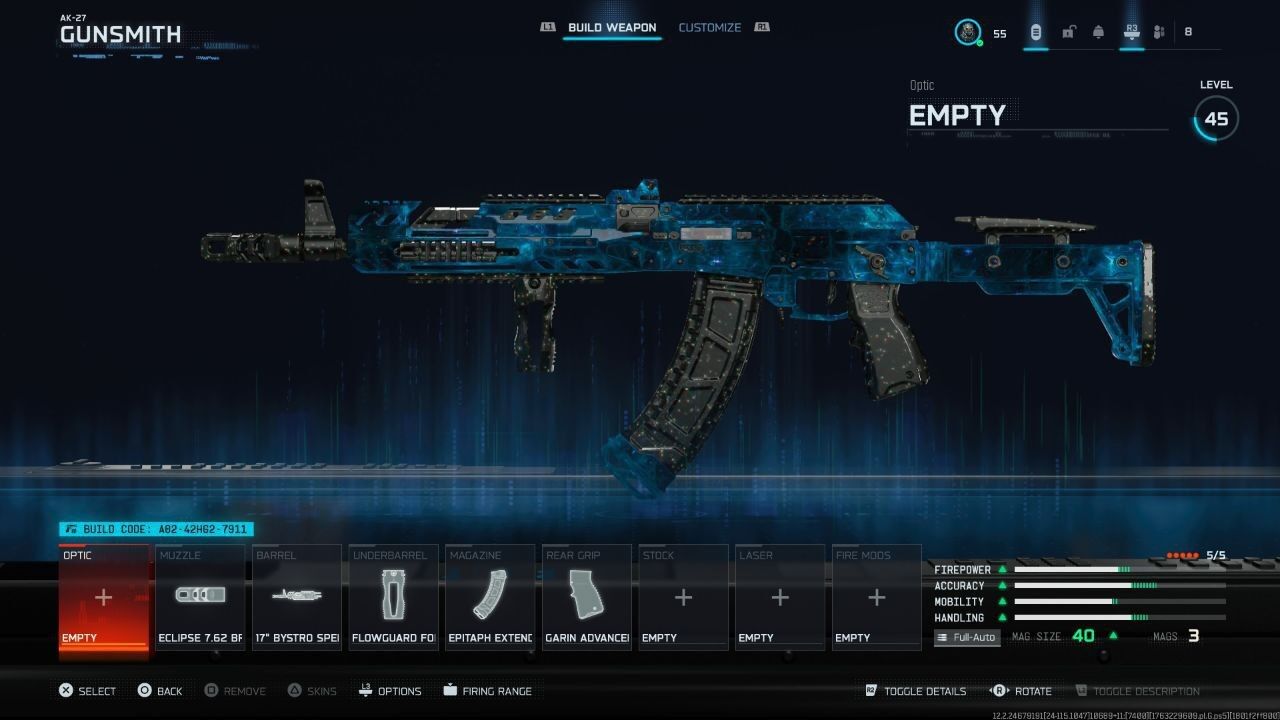This screenshot has width=1280, height=720.
Task: Switch to the Customize tab
Action: click(710, 27)
